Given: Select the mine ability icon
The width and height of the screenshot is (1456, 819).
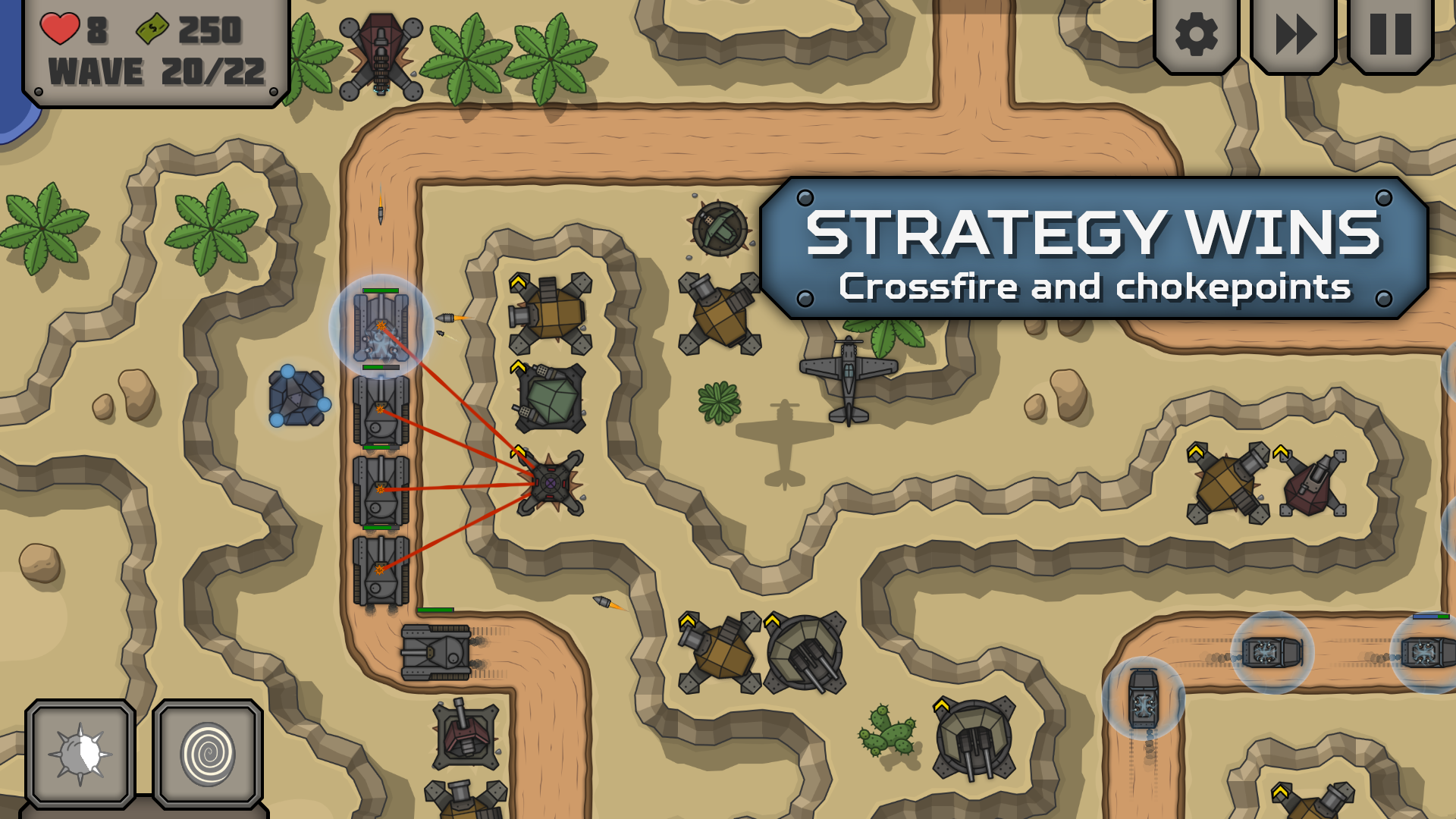Looking at the screenshot, I should pos(80,755).
